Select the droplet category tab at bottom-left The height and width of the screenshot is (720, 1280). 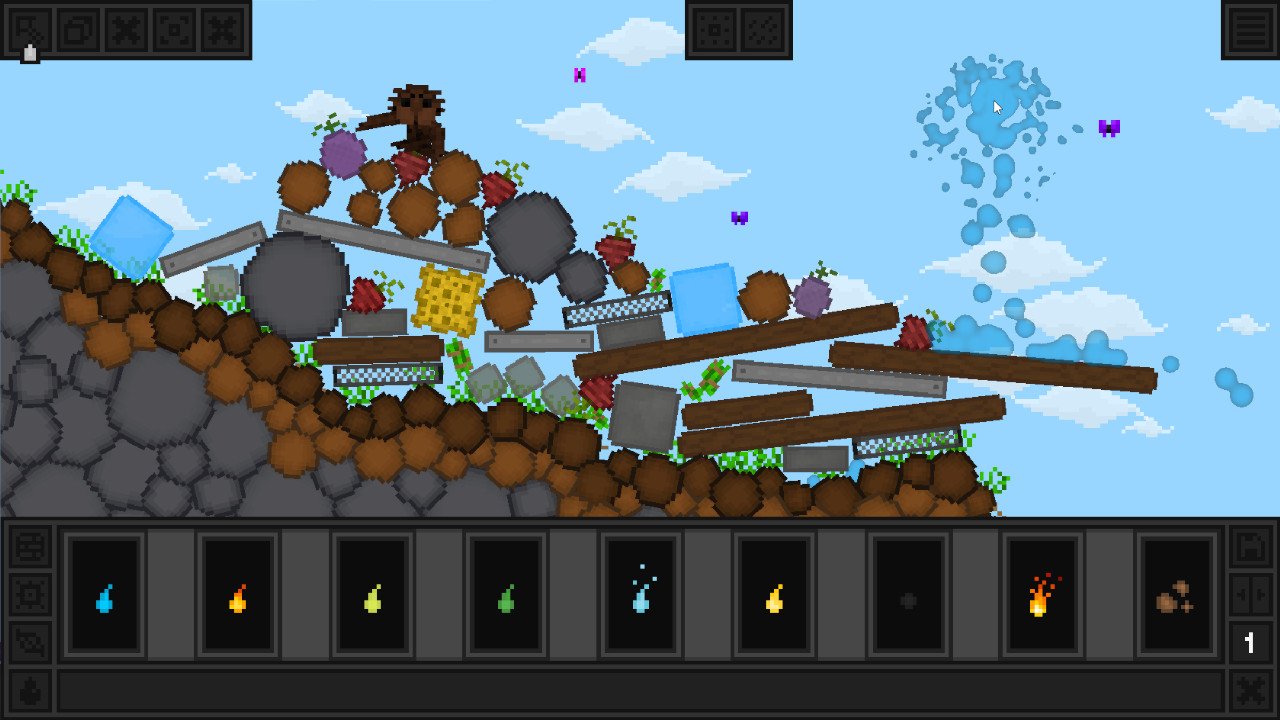[x=30, y=691]
